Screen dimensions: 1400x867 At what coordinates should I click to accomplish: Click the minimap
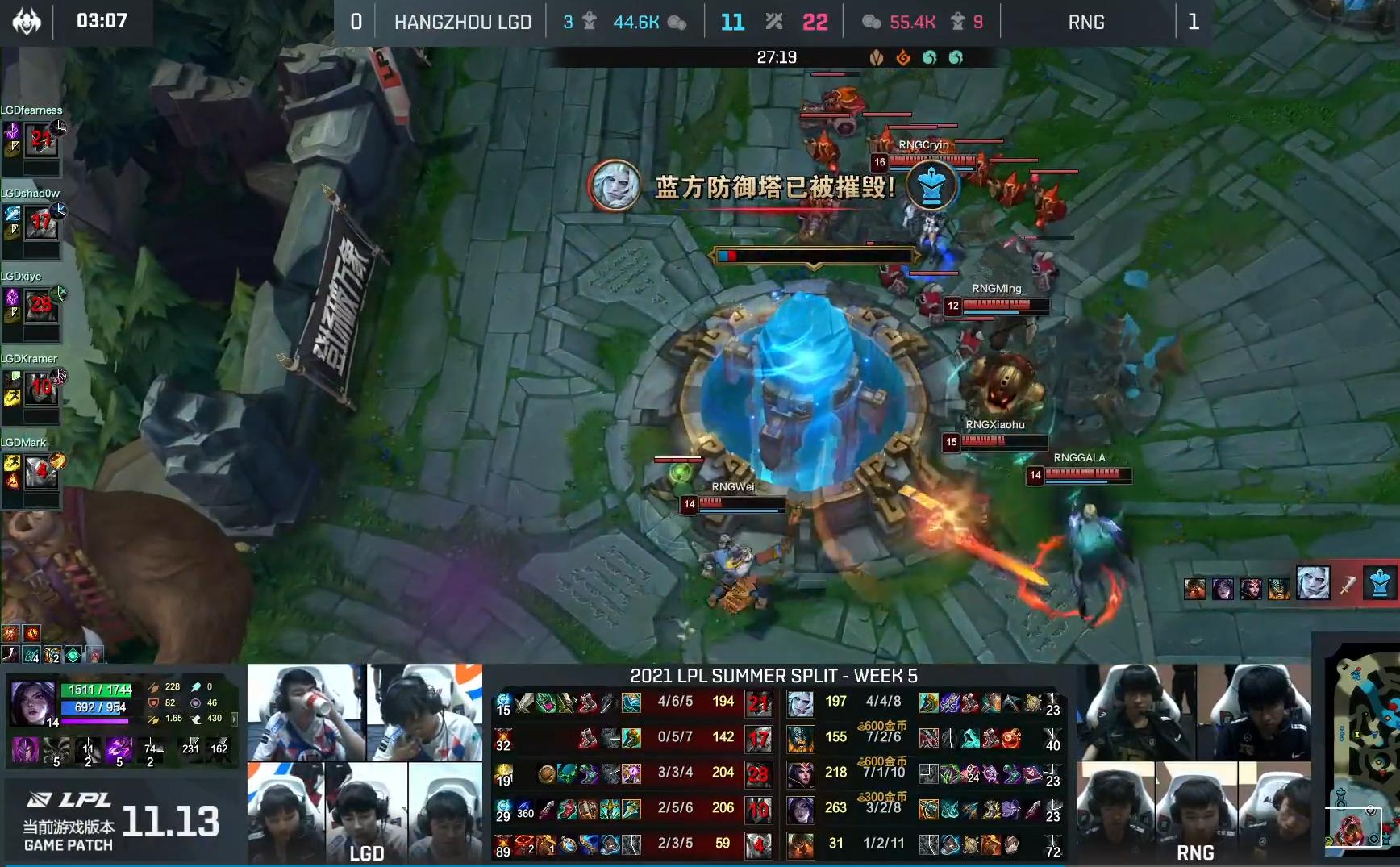click(x=1361, y=750)
